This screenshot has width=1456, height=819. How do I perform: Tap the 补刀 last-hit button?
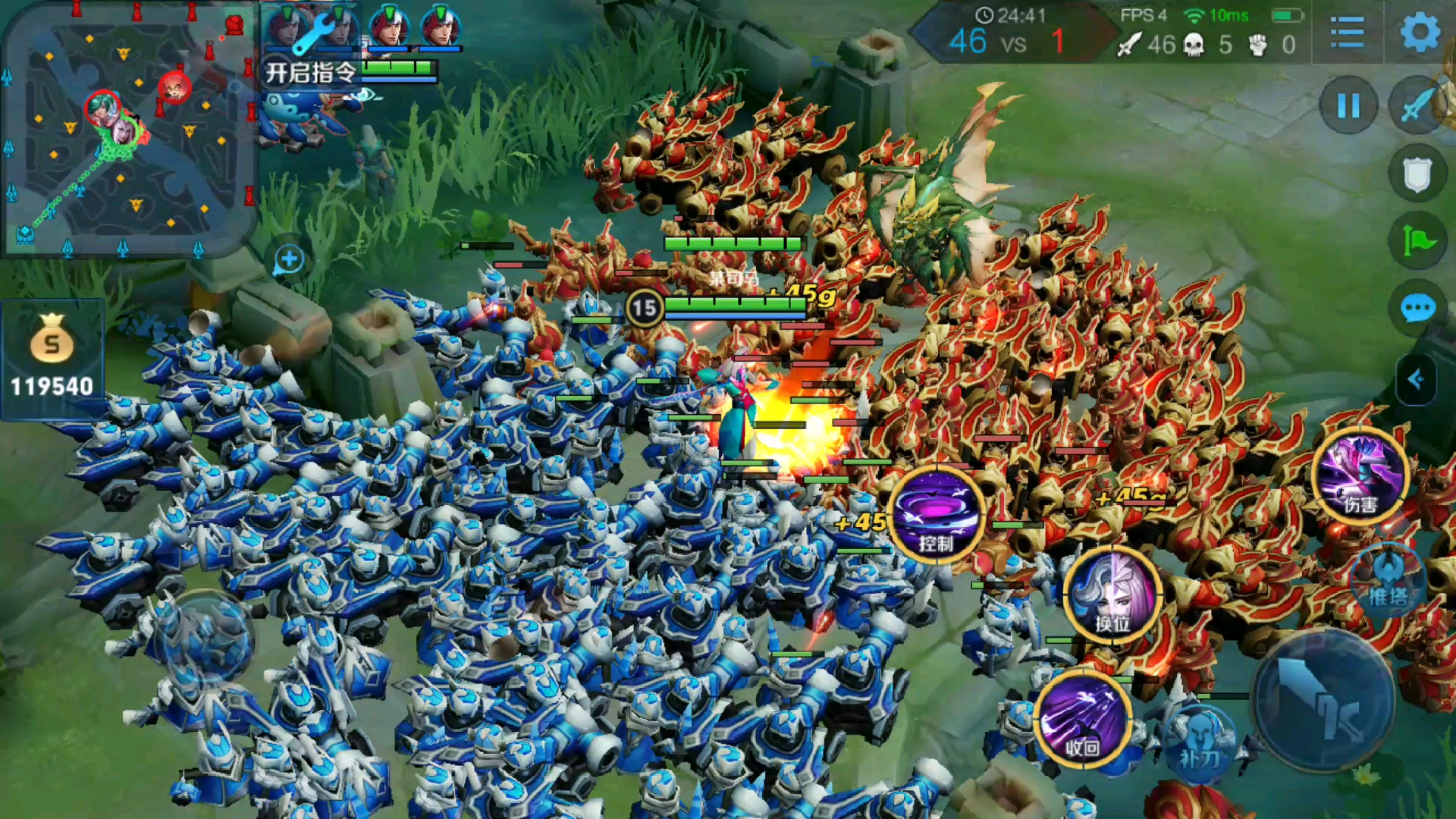(x=1200, y=739)
